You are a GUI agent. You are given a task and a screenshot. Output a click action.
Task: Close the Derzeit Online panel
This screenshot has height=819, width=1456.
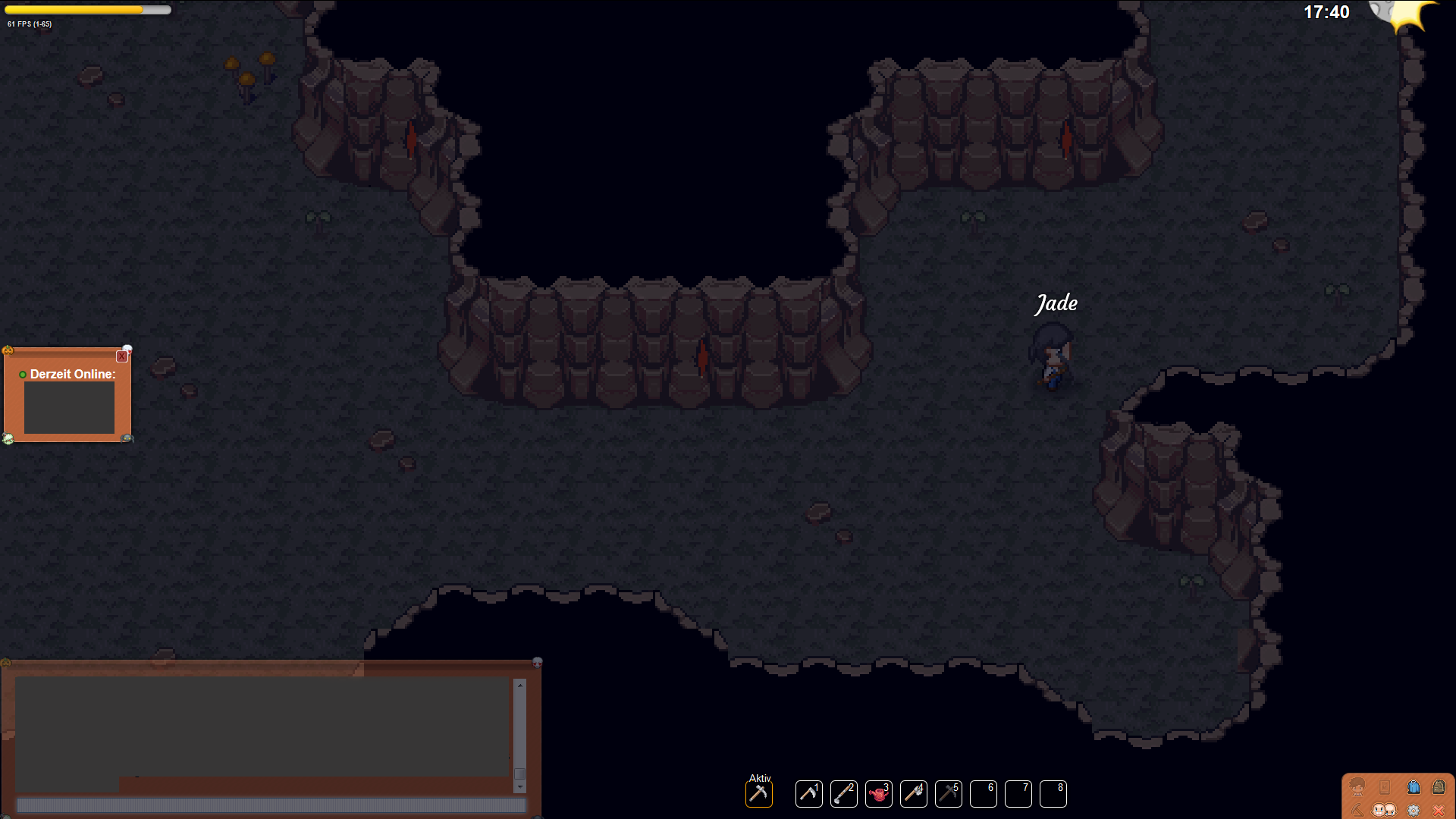[x=121, y=356]
